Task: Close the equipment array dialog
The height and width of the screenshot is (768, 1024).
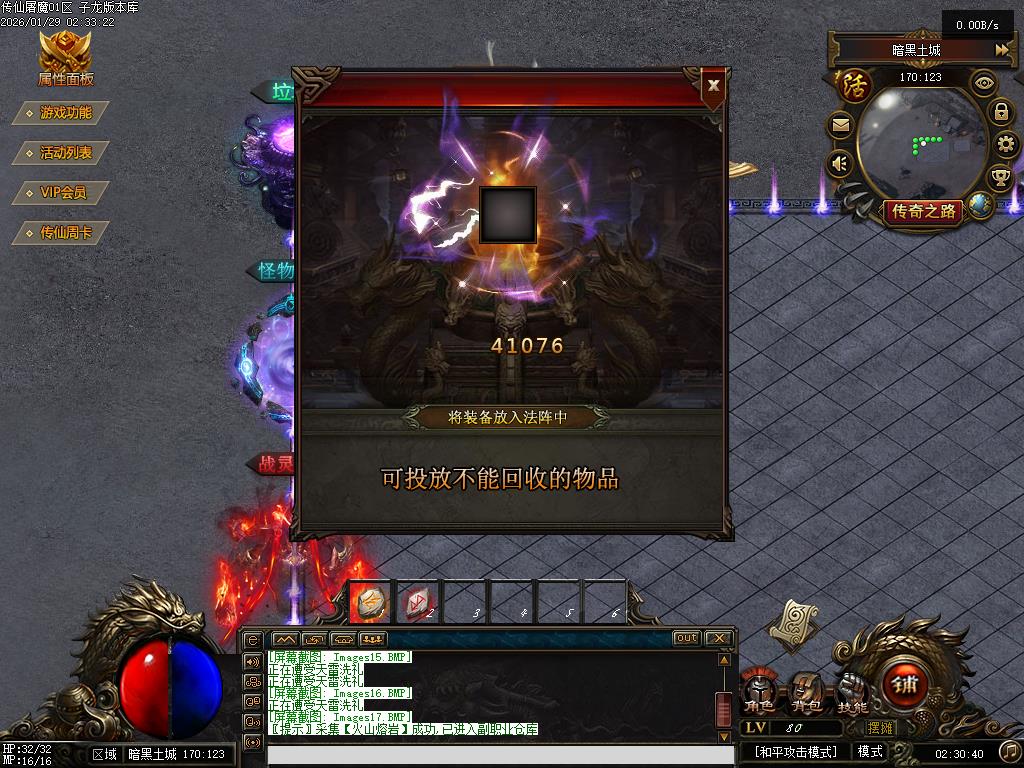Action: click(713, 86)
